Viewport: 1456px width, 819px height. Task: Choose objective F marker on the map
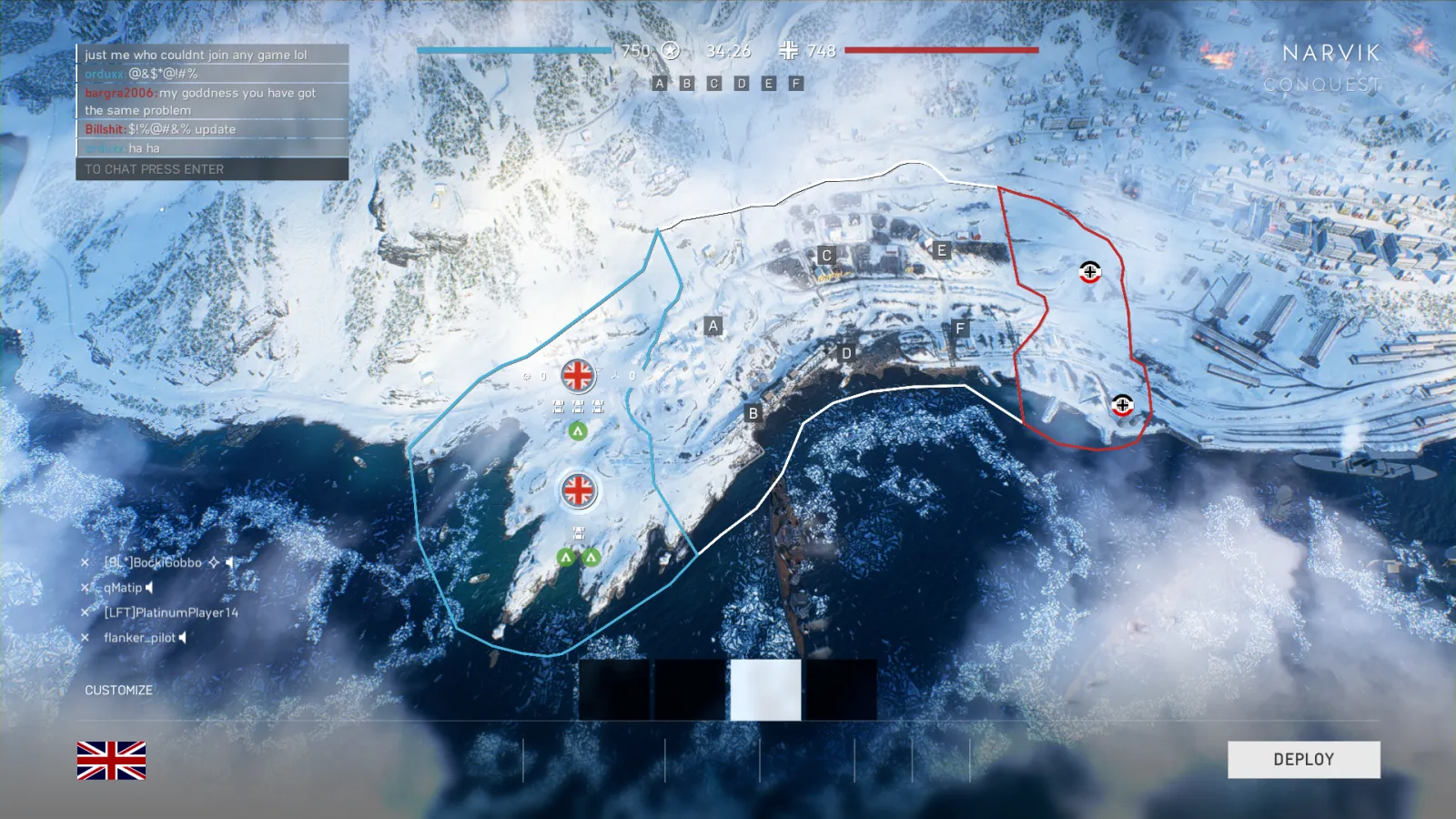pyautogui.click(x=959, y=329)
